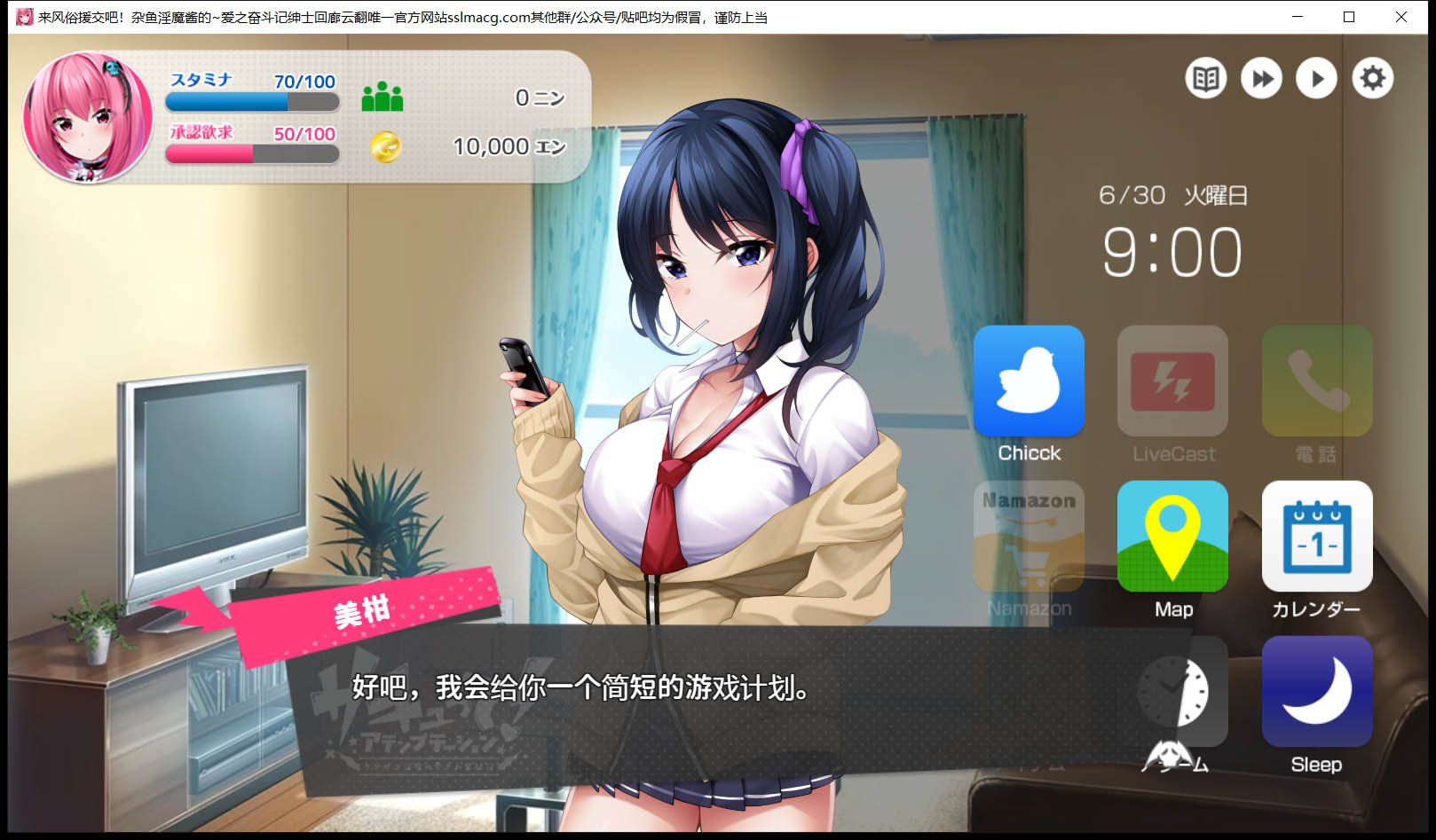Open the Namazon shopping app
Viewport: 1436px width, 840px height.
pyautogui.click(x=1029, y=537)
